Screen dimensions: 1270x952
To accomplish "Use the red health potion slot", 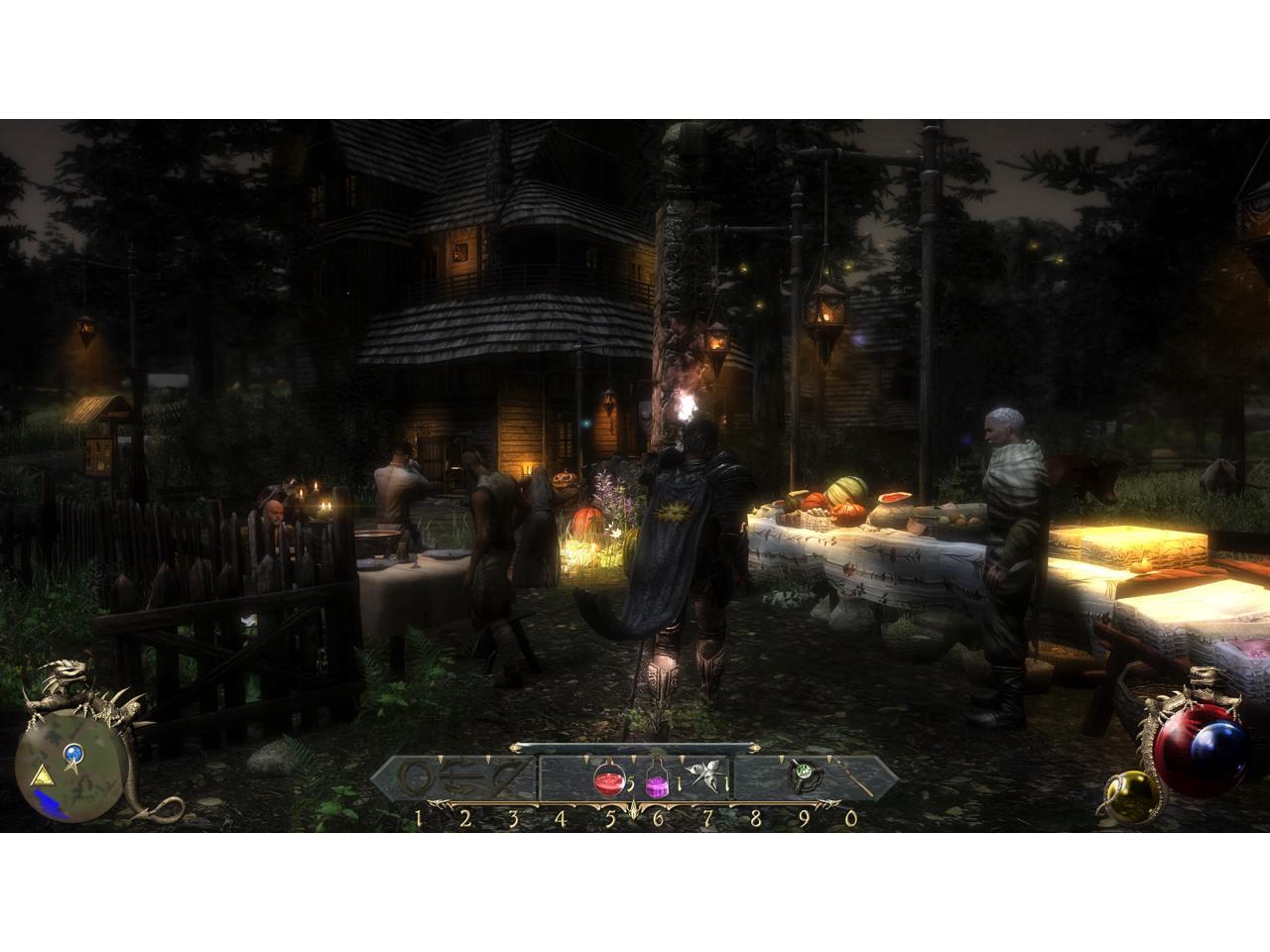I will click(607, 780).
